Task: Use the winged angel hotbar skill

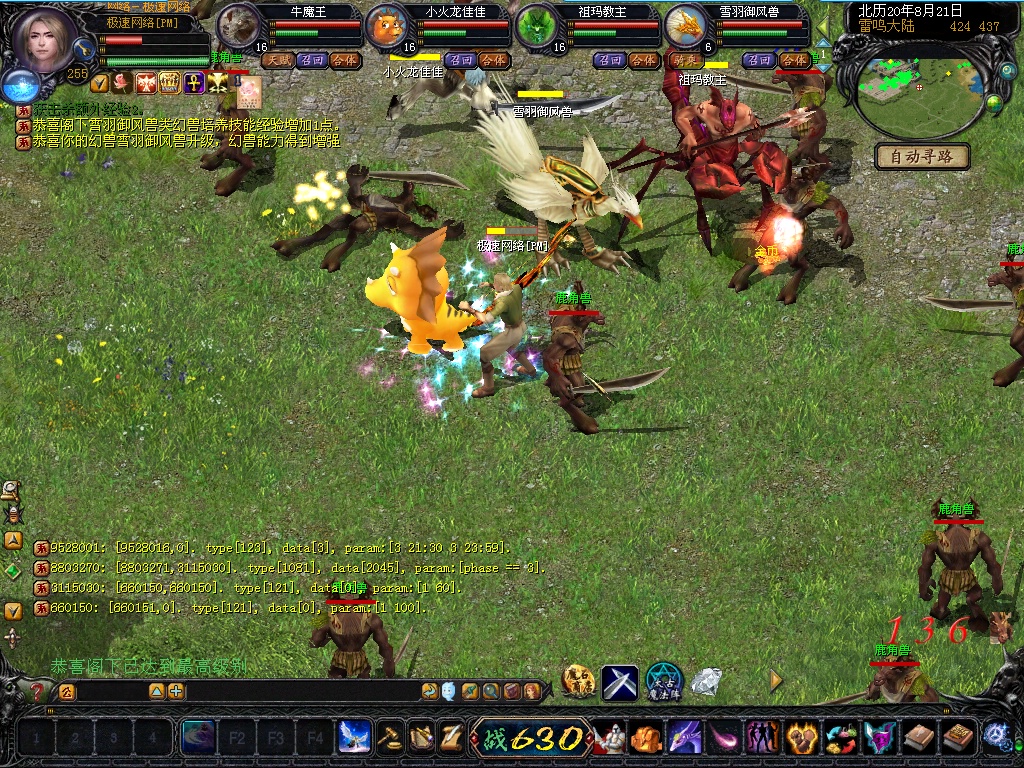Action: click(x=354, y=738)
